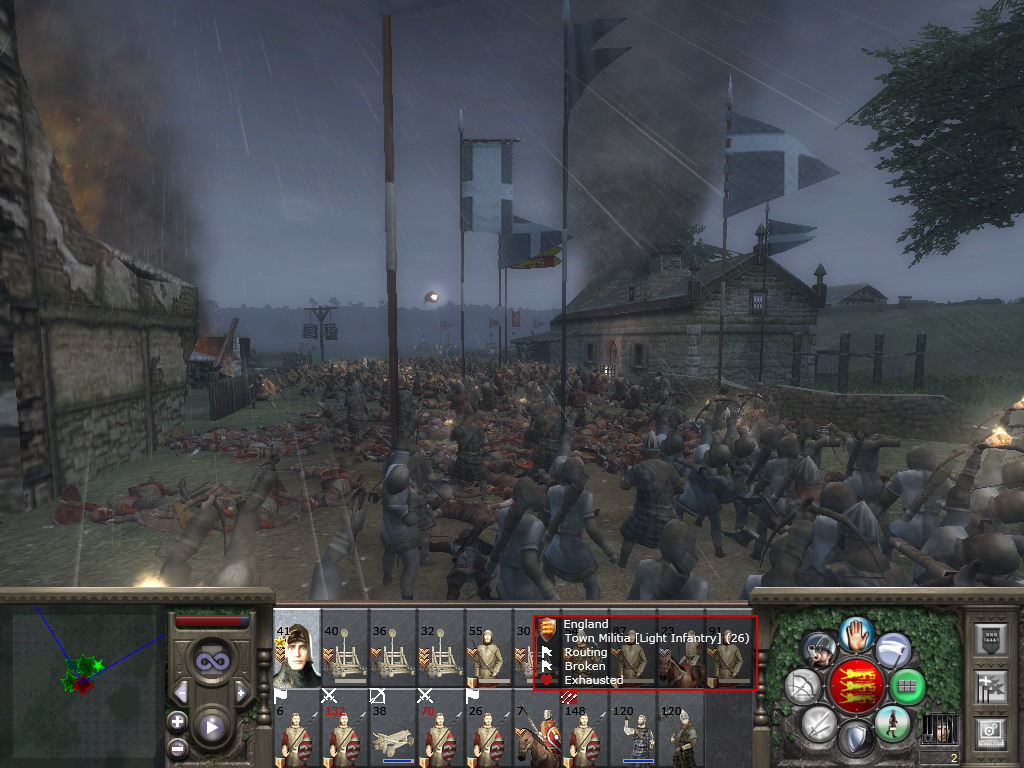Order a withdraw with the white flag icon
The image size is (1024, 768).
click(893, 648)
